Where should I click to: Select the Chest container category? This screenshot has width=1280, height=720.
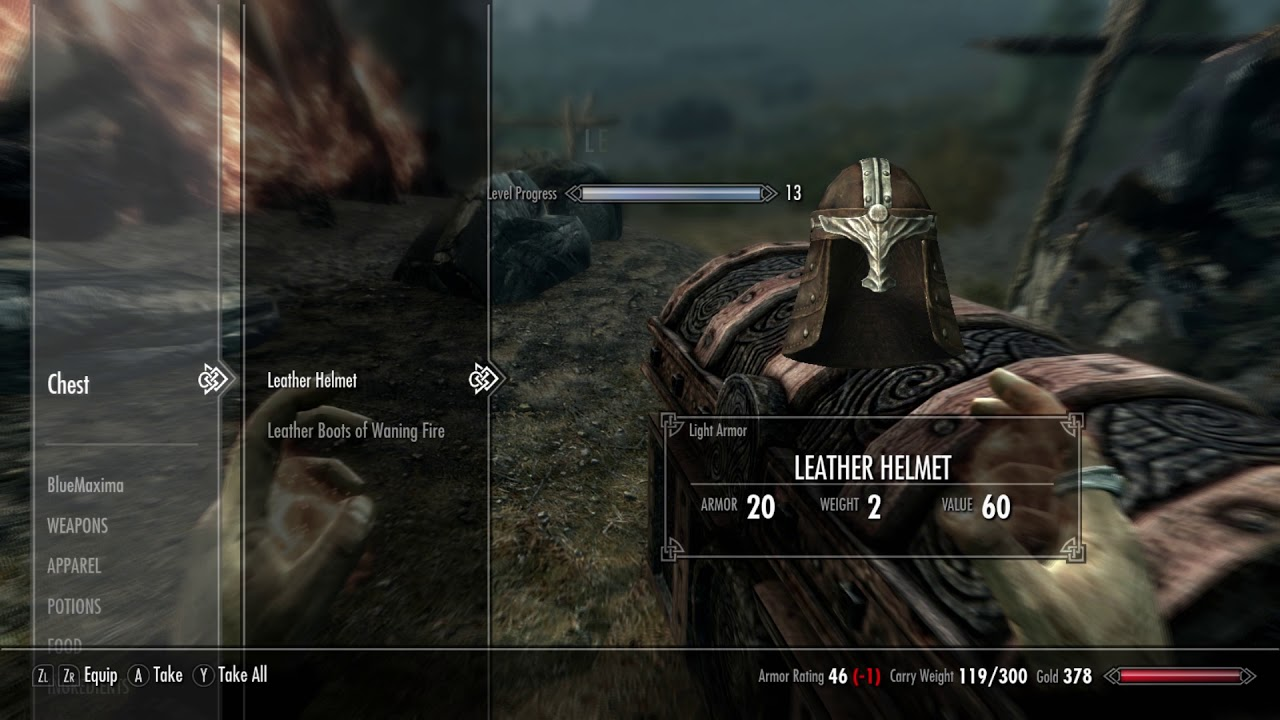68,384
